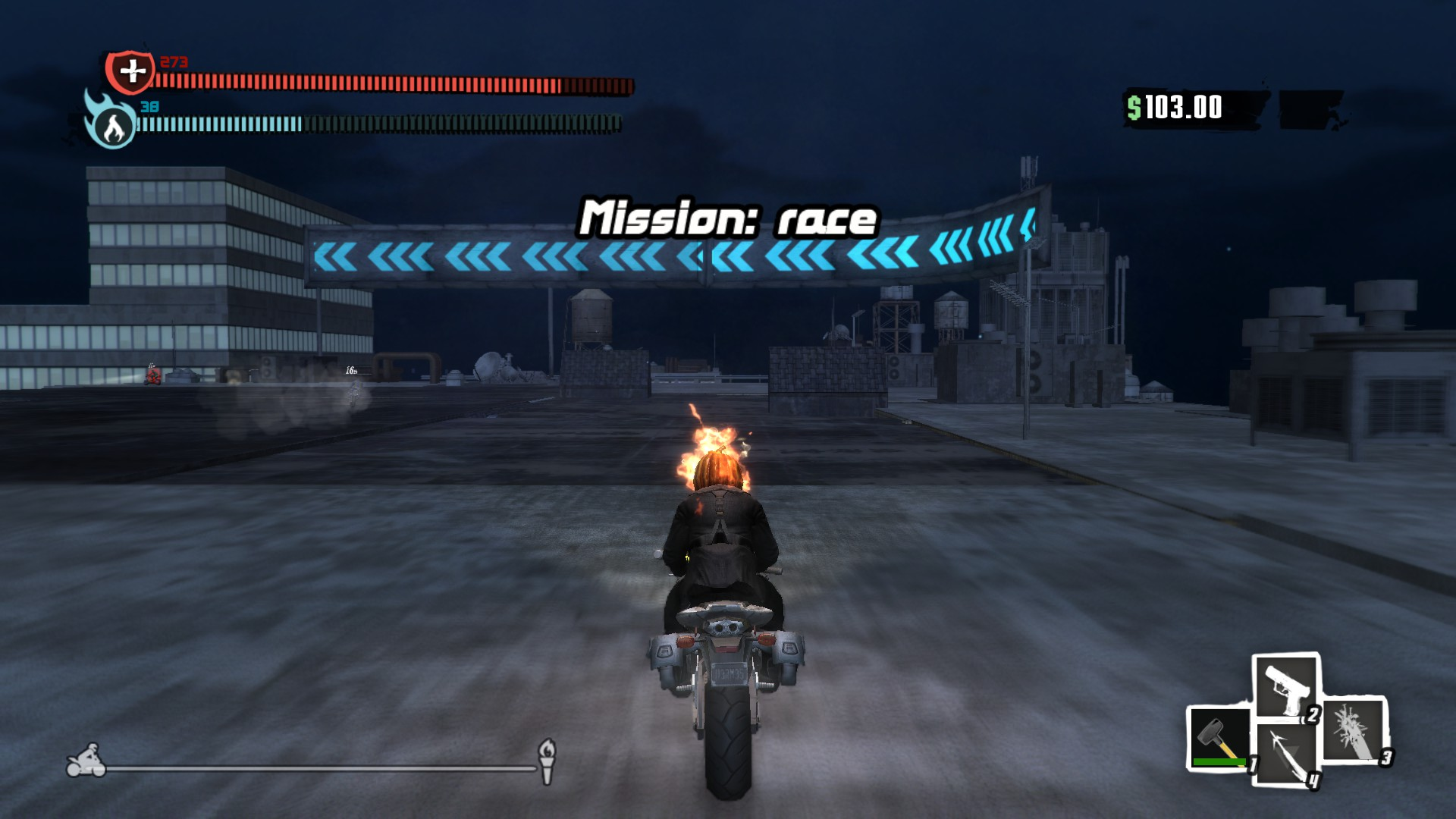Screen dimensions: 1456x819
Task: Click the motorcycle race progress marker
Action: [x=86, y=761]
